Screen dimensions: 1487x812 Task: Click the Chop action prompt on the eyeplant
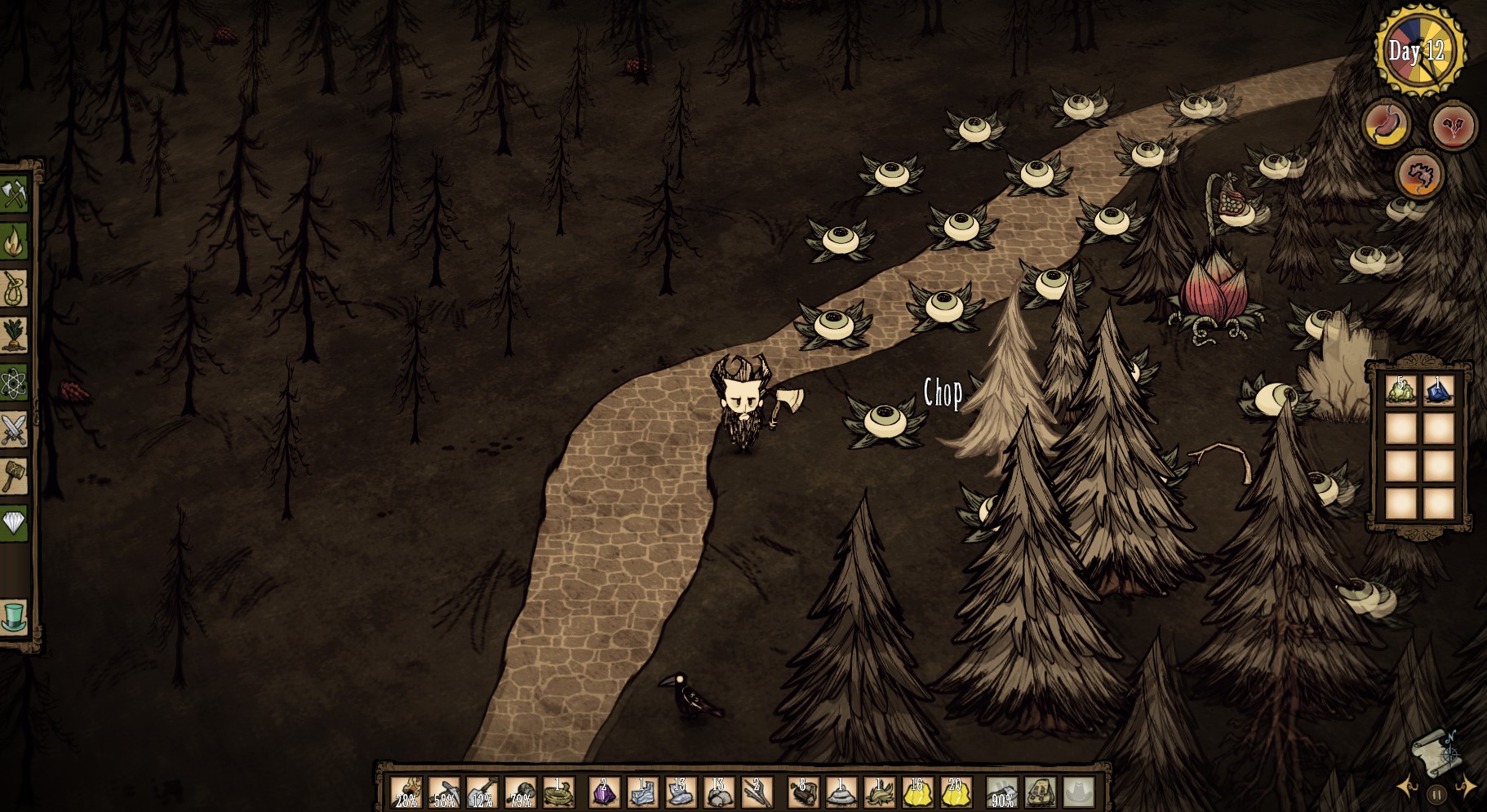click(943, 393)
